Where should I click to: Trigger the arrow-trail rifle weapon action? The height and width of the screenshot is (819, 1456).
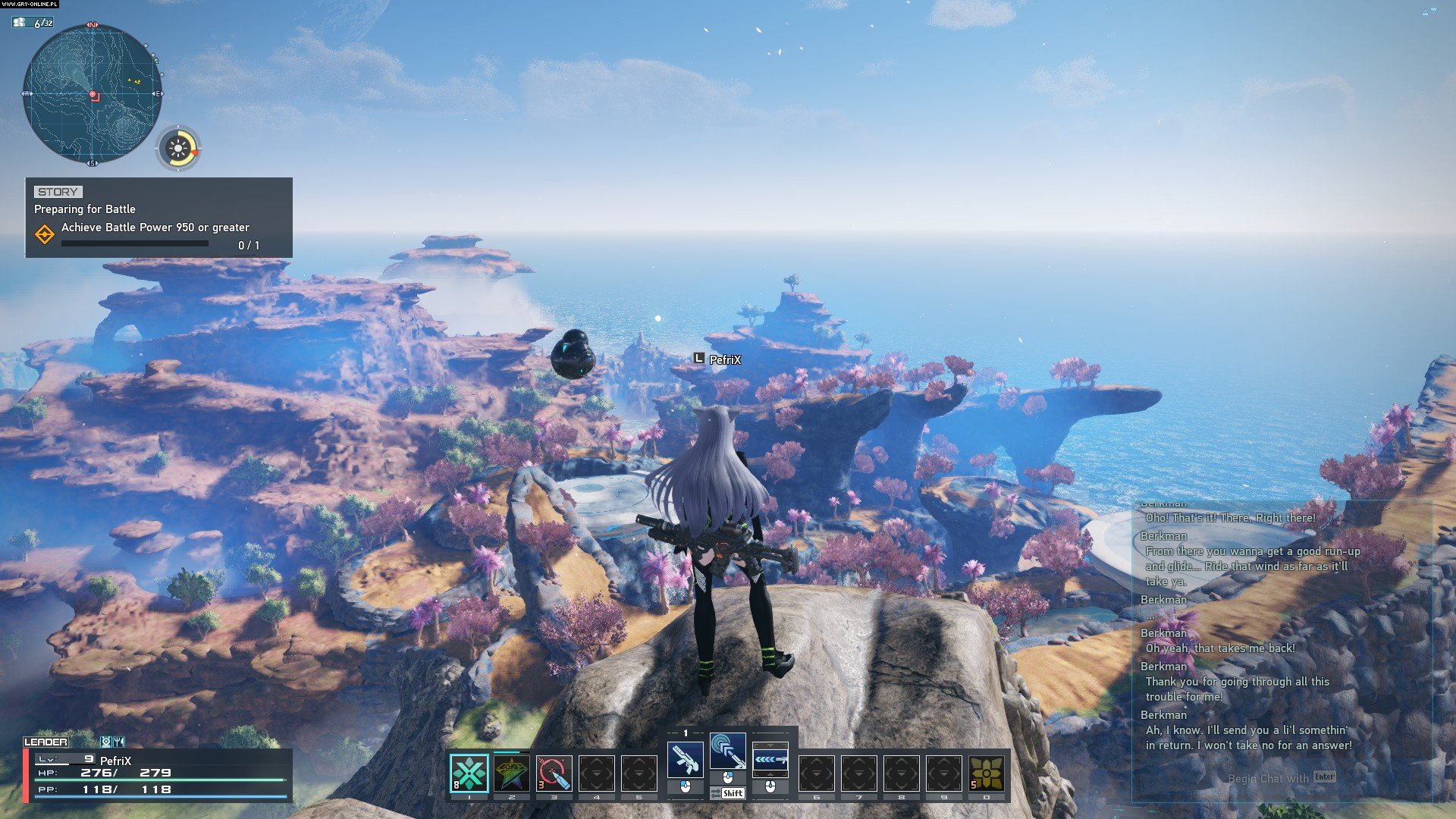770,759
